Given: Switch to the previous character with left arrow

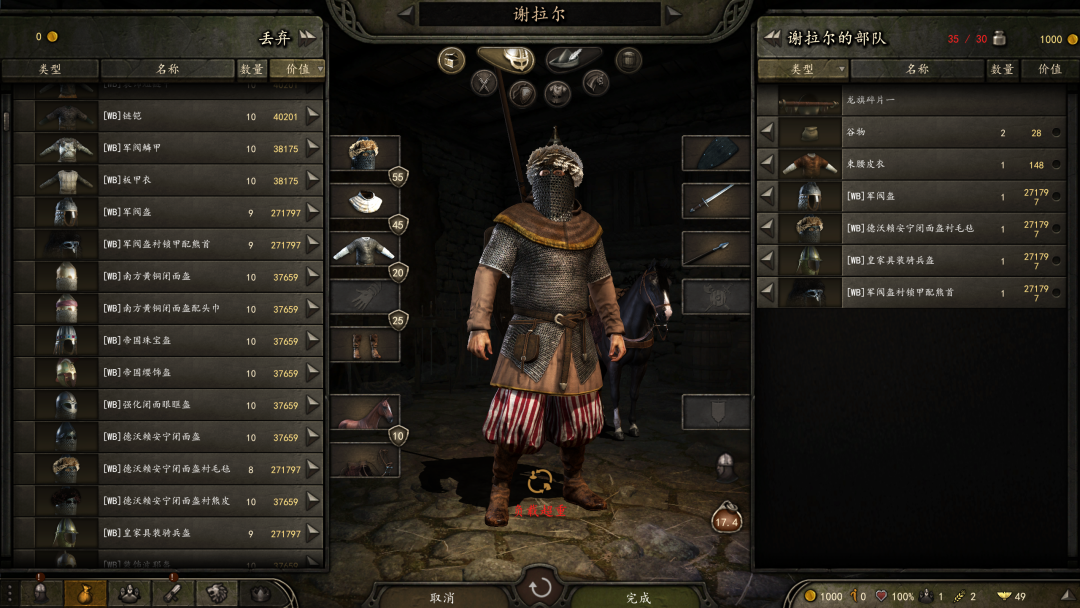Looking at the screenshot, I should coord(405,13).
